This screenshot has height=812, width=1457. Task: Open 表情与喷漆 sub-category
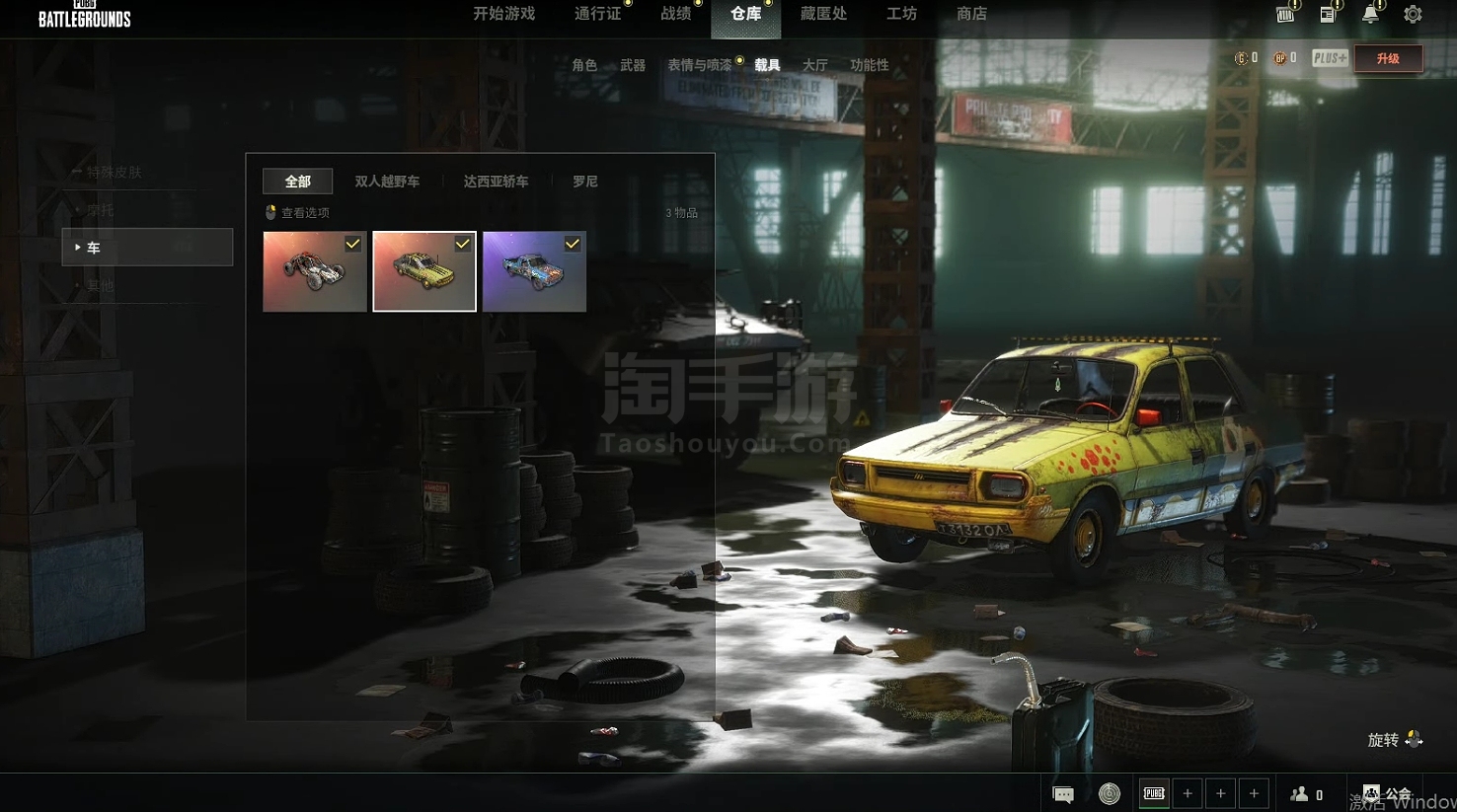(700, 65)
